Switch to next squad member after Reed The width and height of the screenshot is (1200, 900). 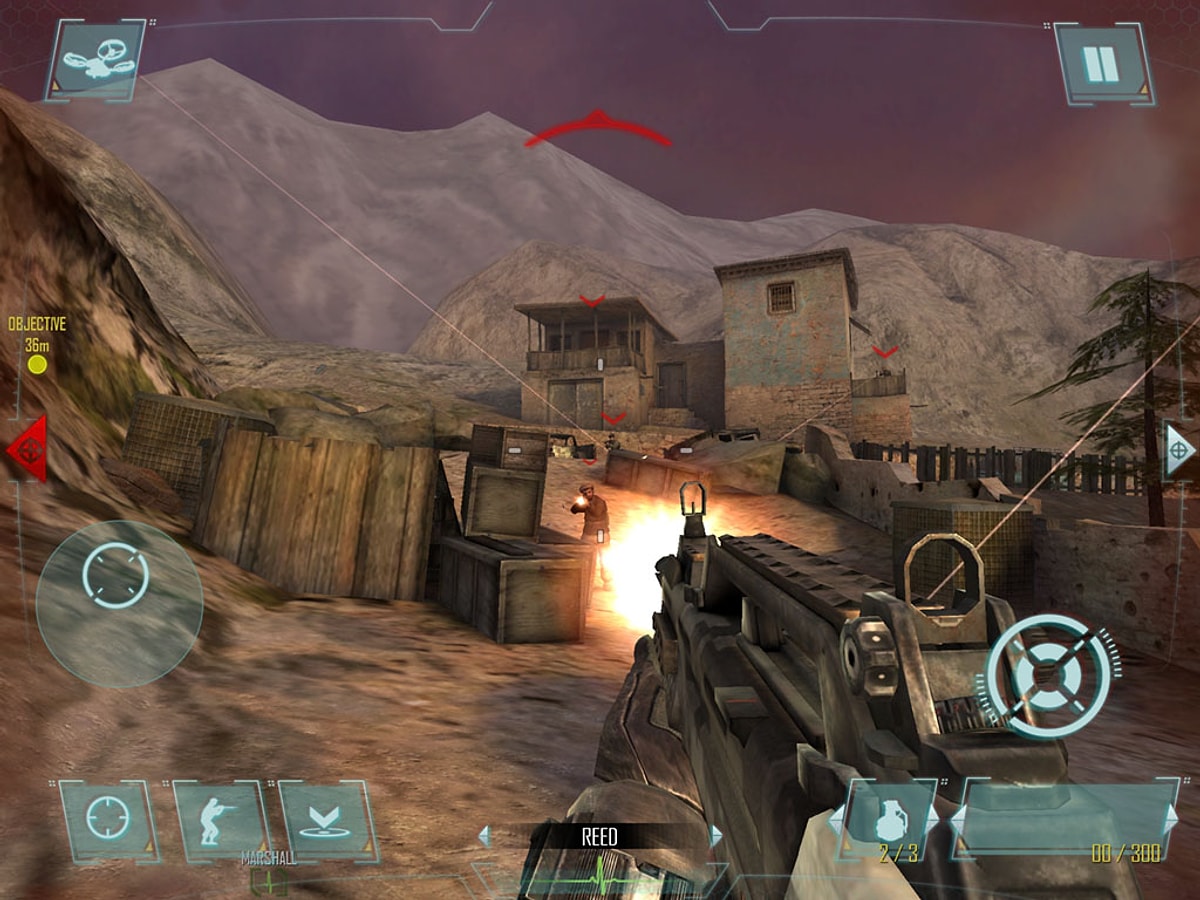point(716,836)
